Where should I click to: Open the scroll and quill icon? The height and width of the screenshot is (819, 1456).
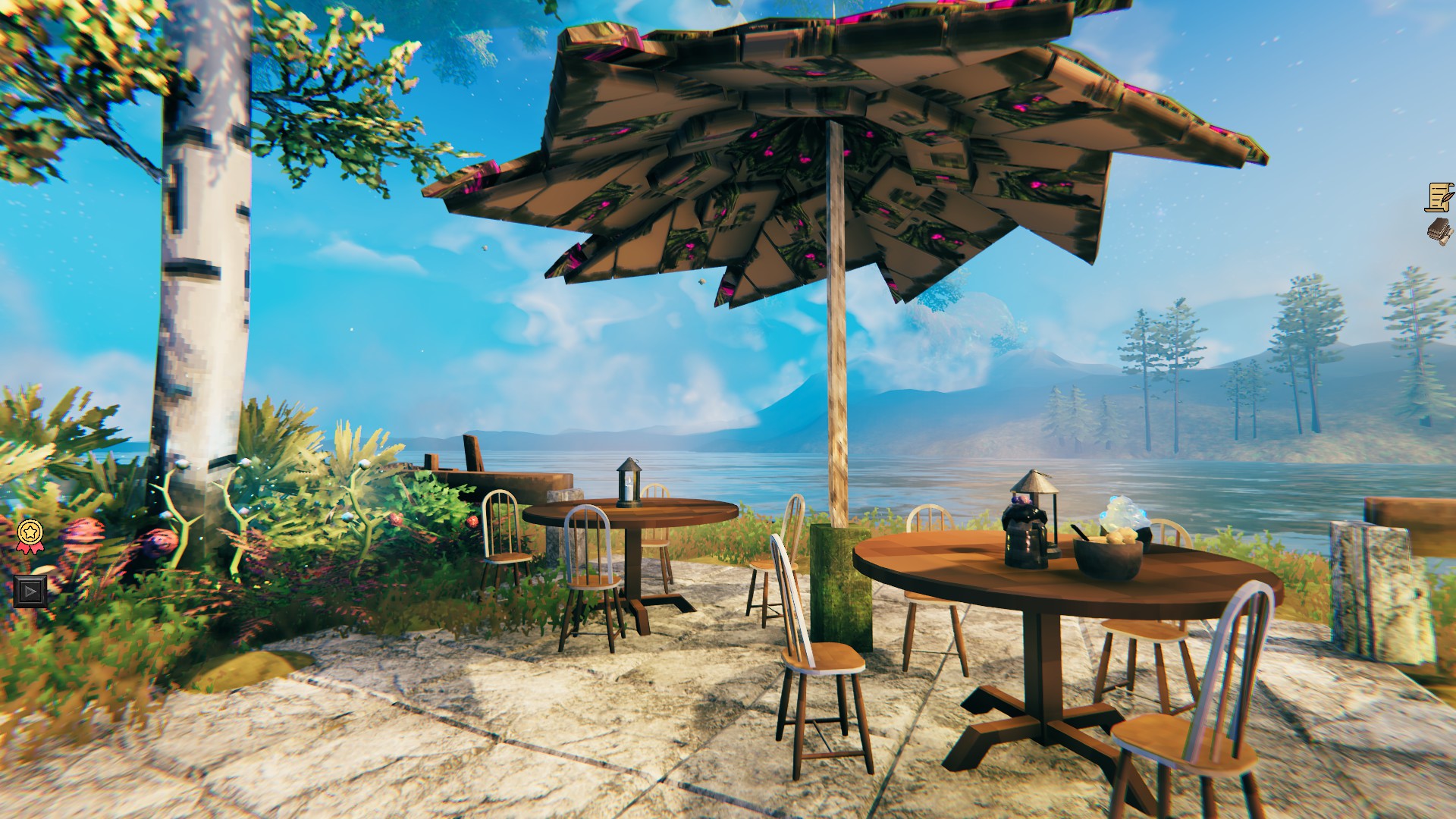pos(1439,197)
